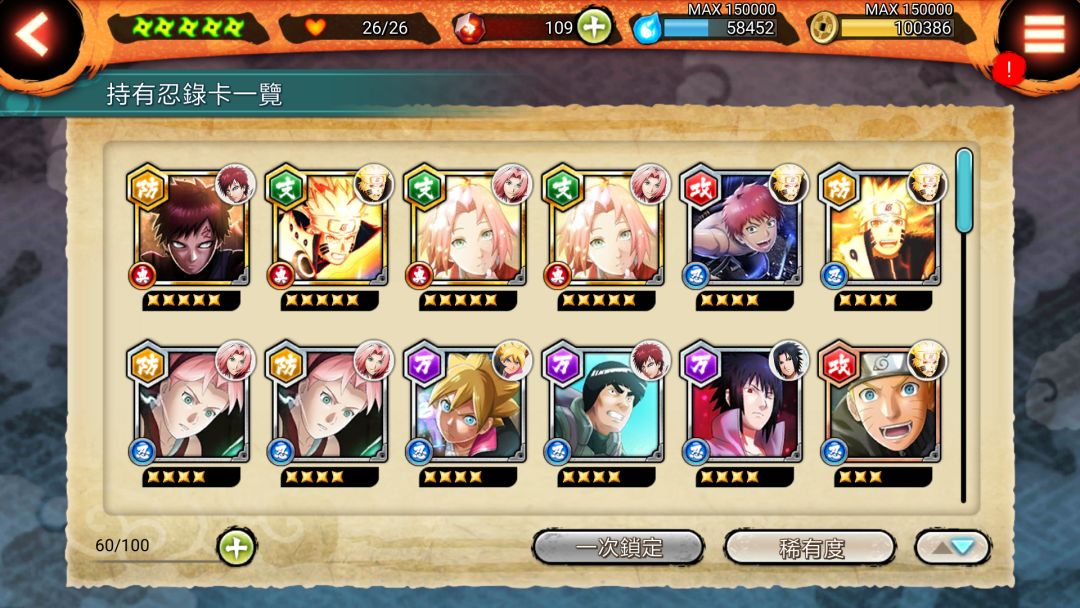
Task: Select the Gaara defense card
Action: (192, 232)
